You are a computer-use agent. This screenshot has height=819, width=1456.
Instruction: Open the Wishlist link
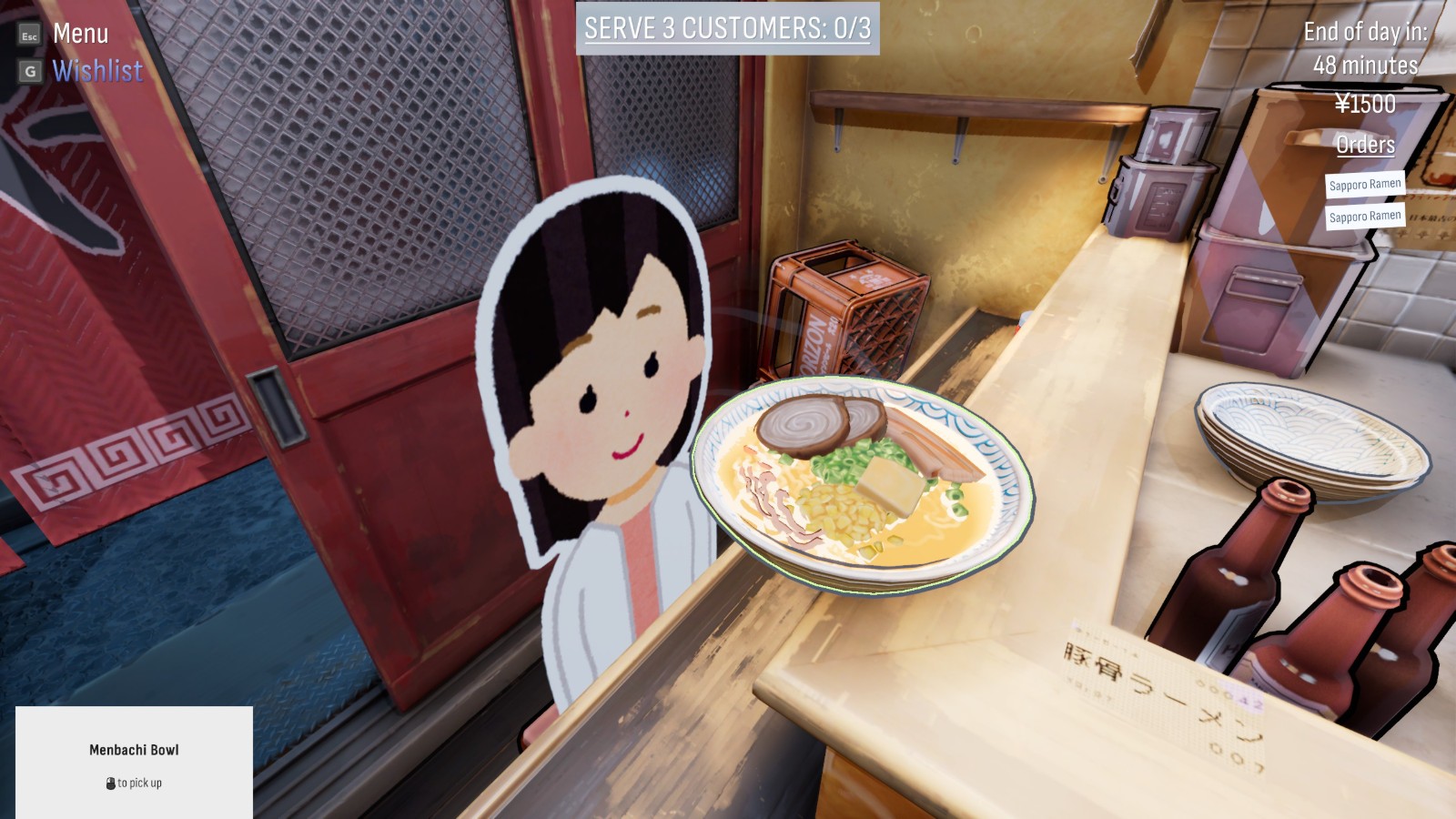97,71
